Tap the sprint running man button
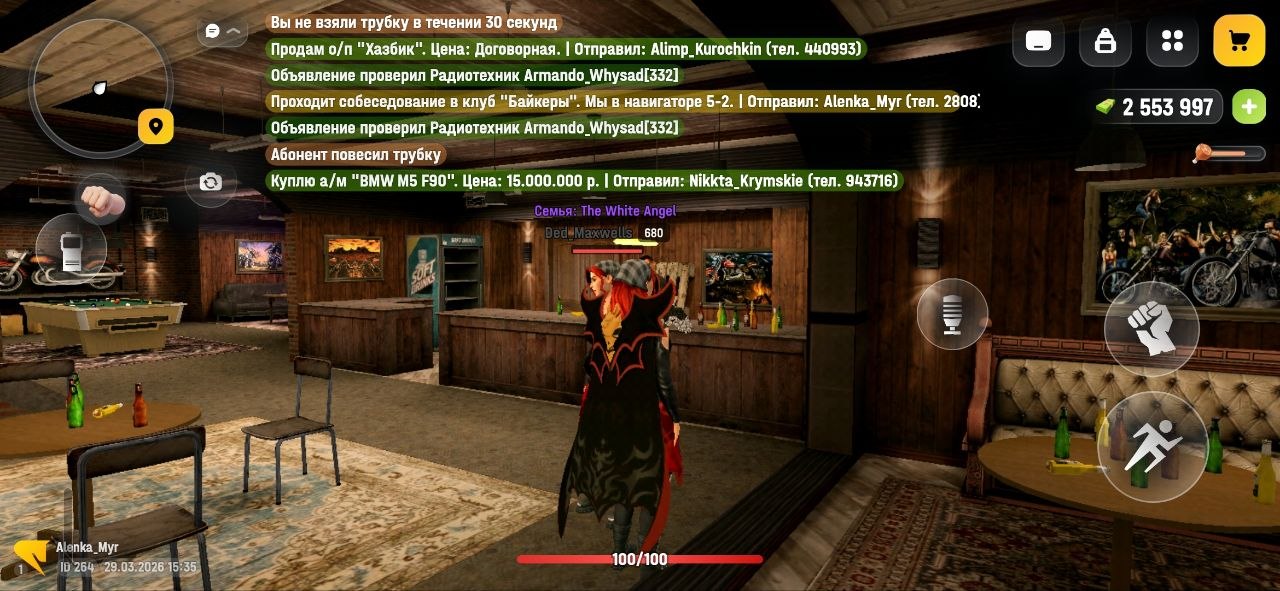 click(1151, 447)
